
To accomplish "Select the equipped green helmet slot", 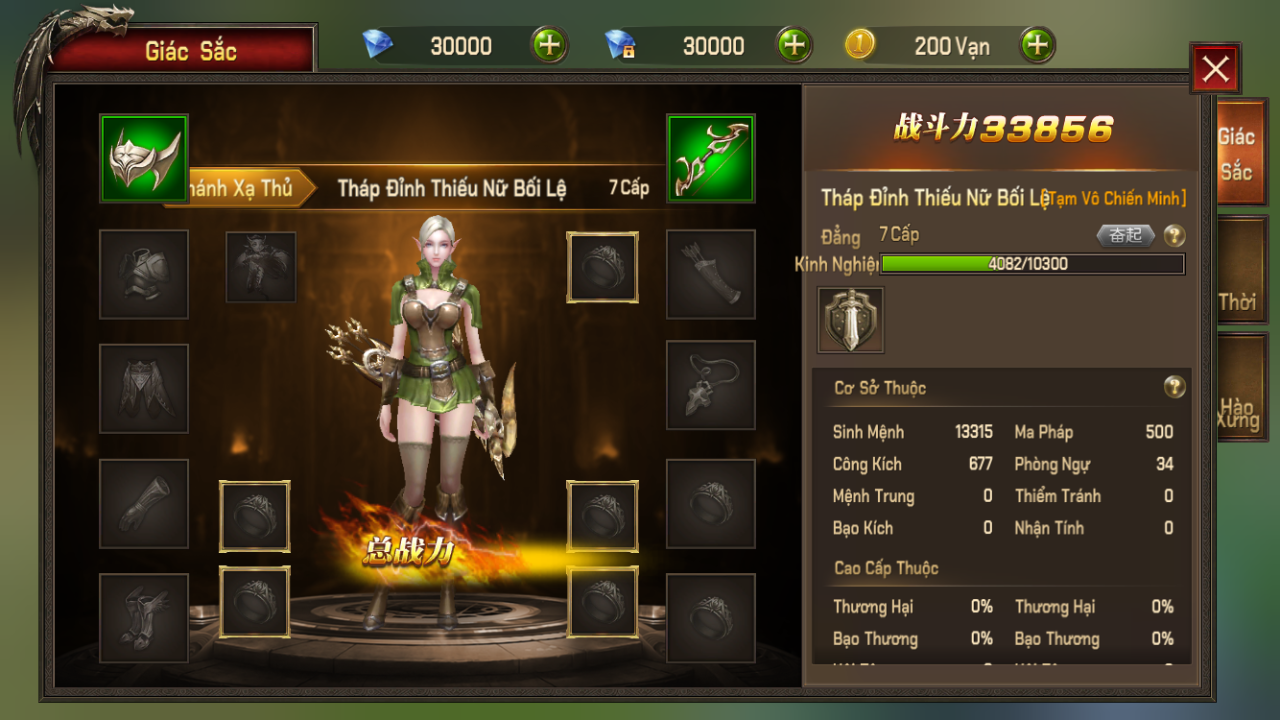I will click(144, 159).
